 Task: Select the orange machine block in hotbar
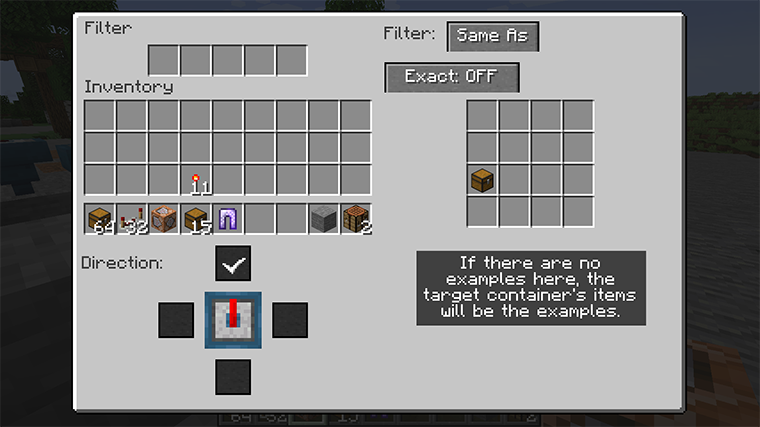[x=164, y=218]
